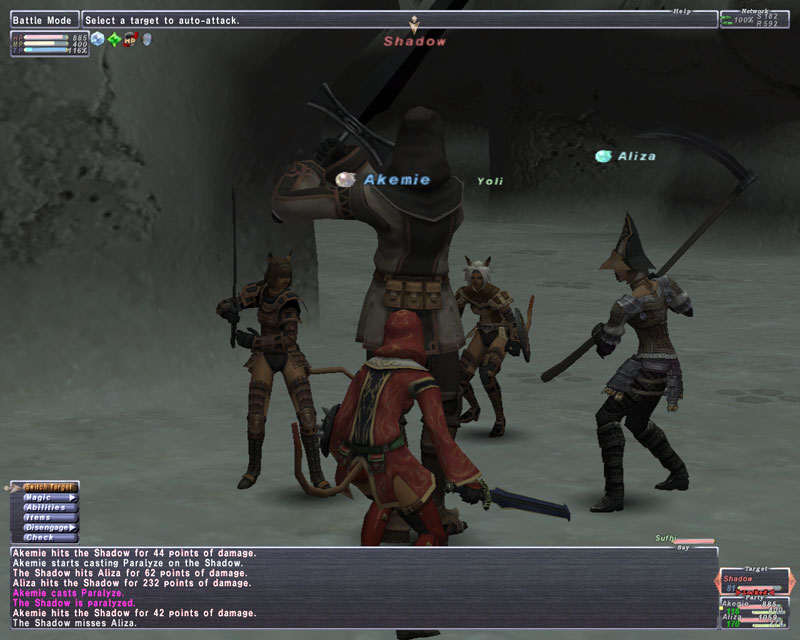
Task: Open the Abilities list
Action: pyautogui.click(x=49, y=507)
